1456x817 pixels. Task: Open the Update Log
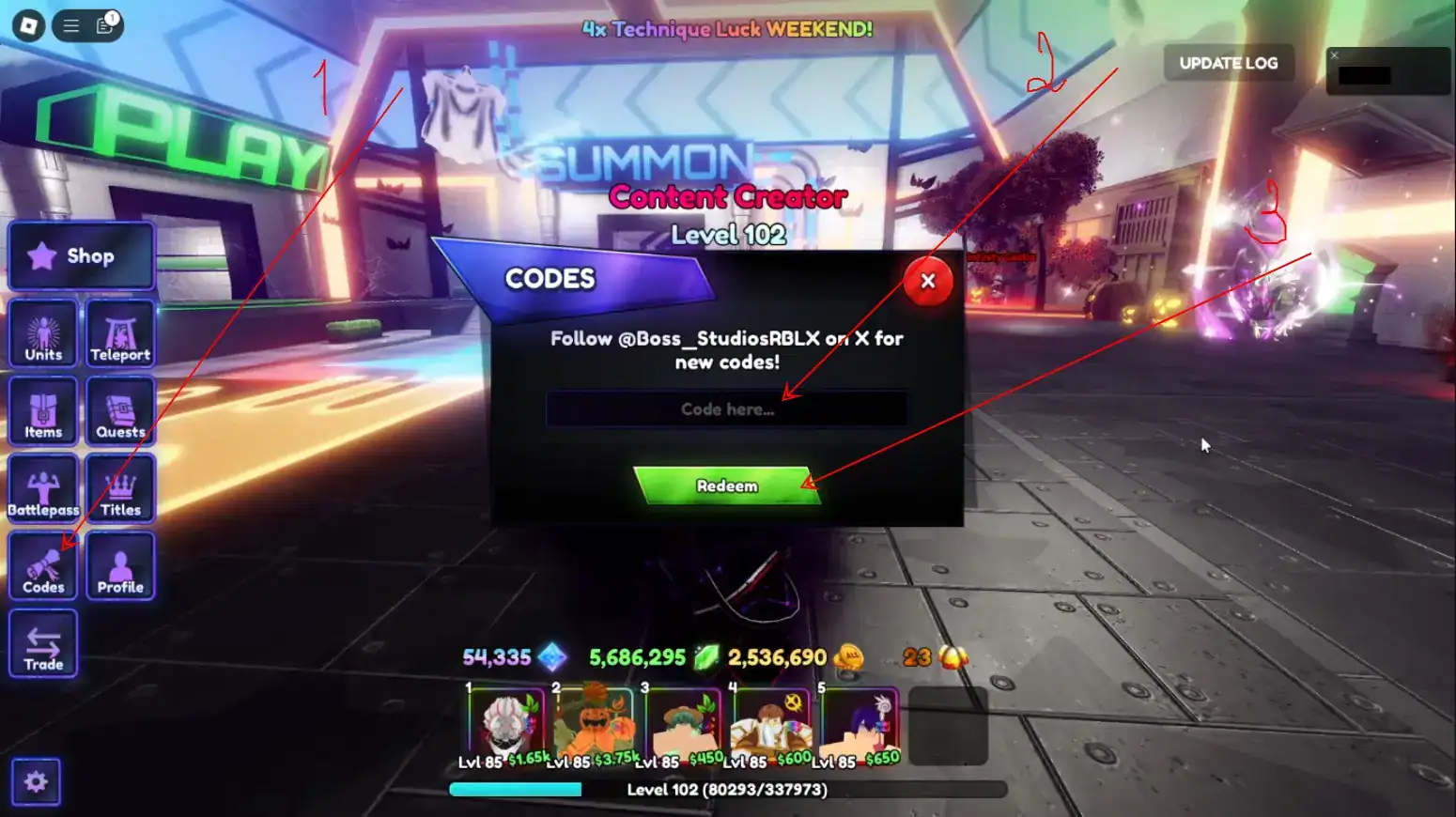point(1228,63)
